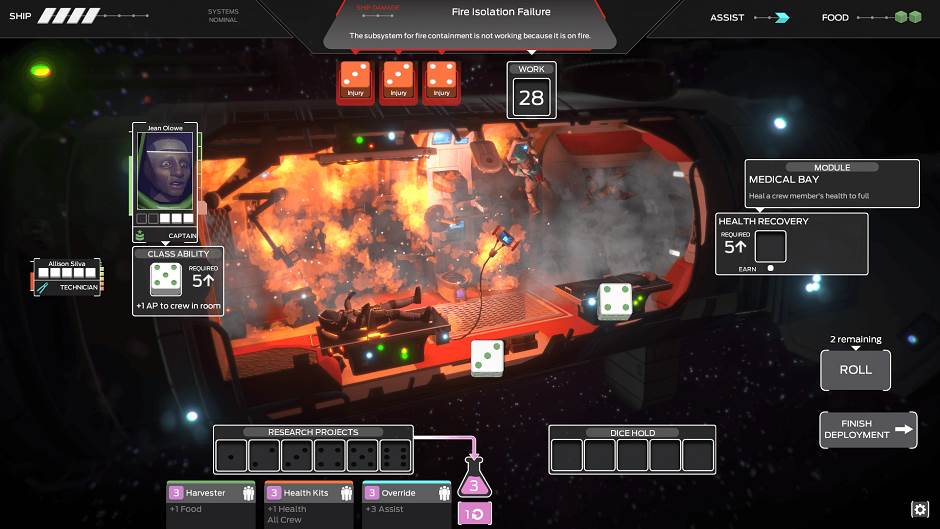Open the Medical Bay module panel
940x529 pixels.
pyautogui.click(x=831, y=184)
